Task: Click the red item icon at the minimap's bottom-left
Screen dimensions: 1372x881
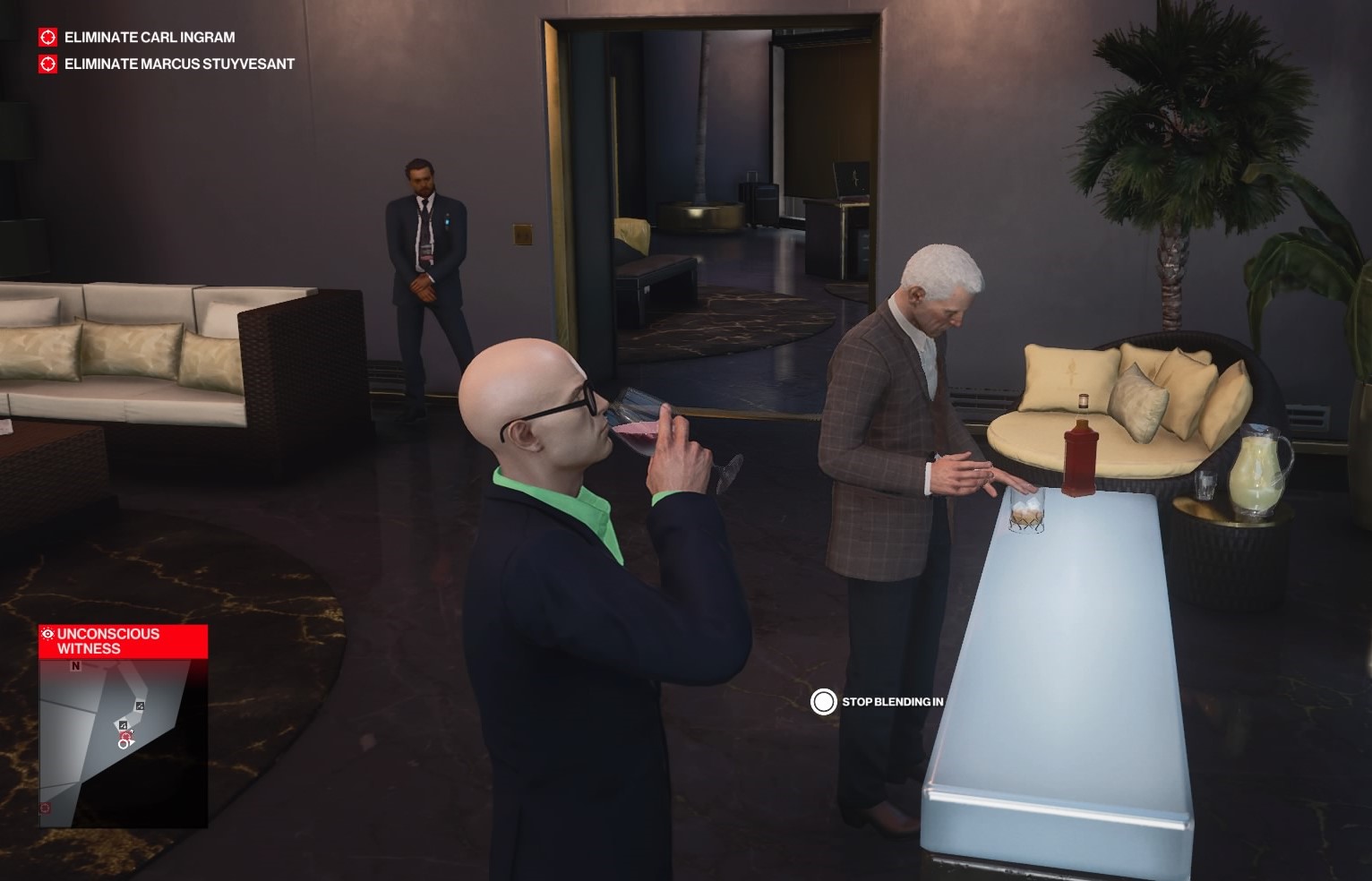Action: click(45, 808)
